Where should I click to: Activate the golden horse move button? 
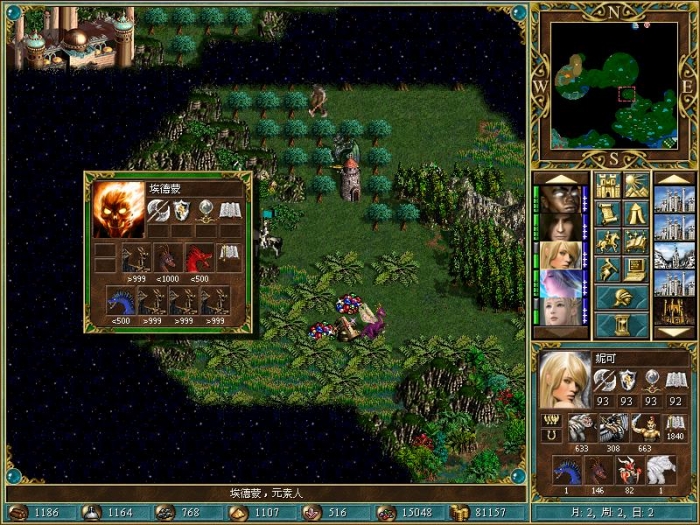608,242
